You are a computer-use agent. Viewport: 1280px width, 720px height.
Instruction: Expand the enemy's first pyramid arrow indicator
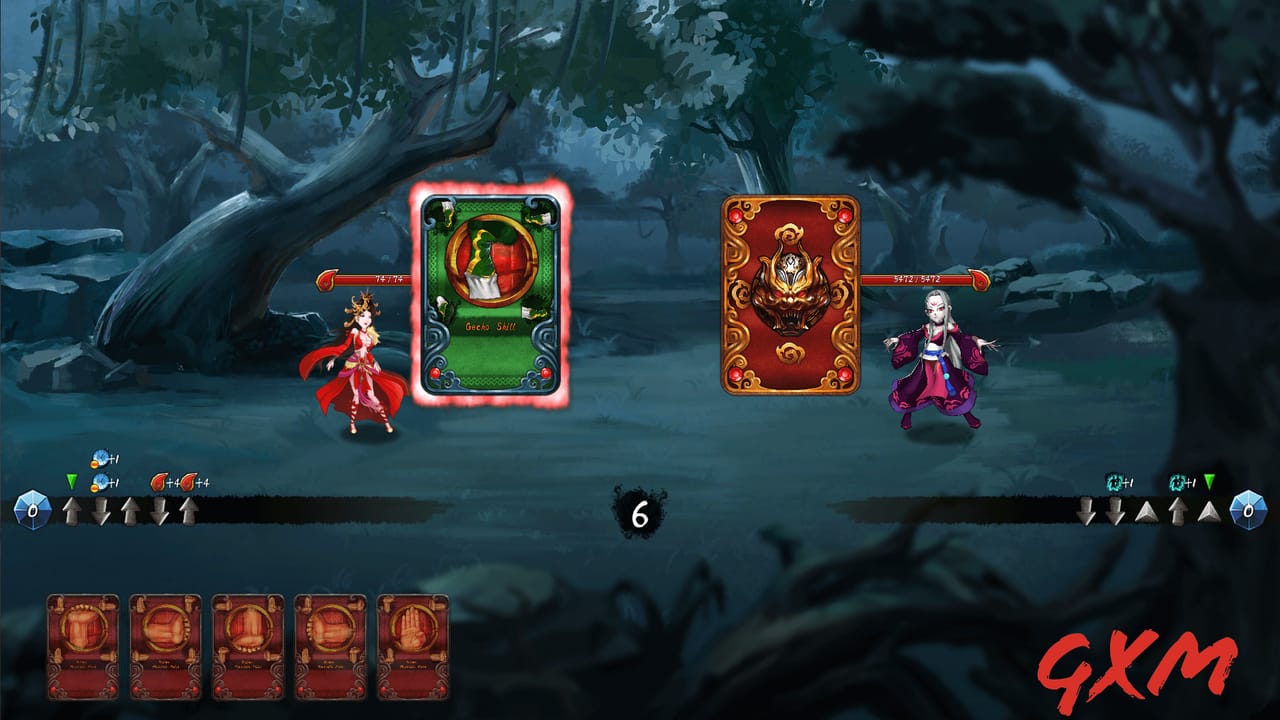pos(1146,511)
